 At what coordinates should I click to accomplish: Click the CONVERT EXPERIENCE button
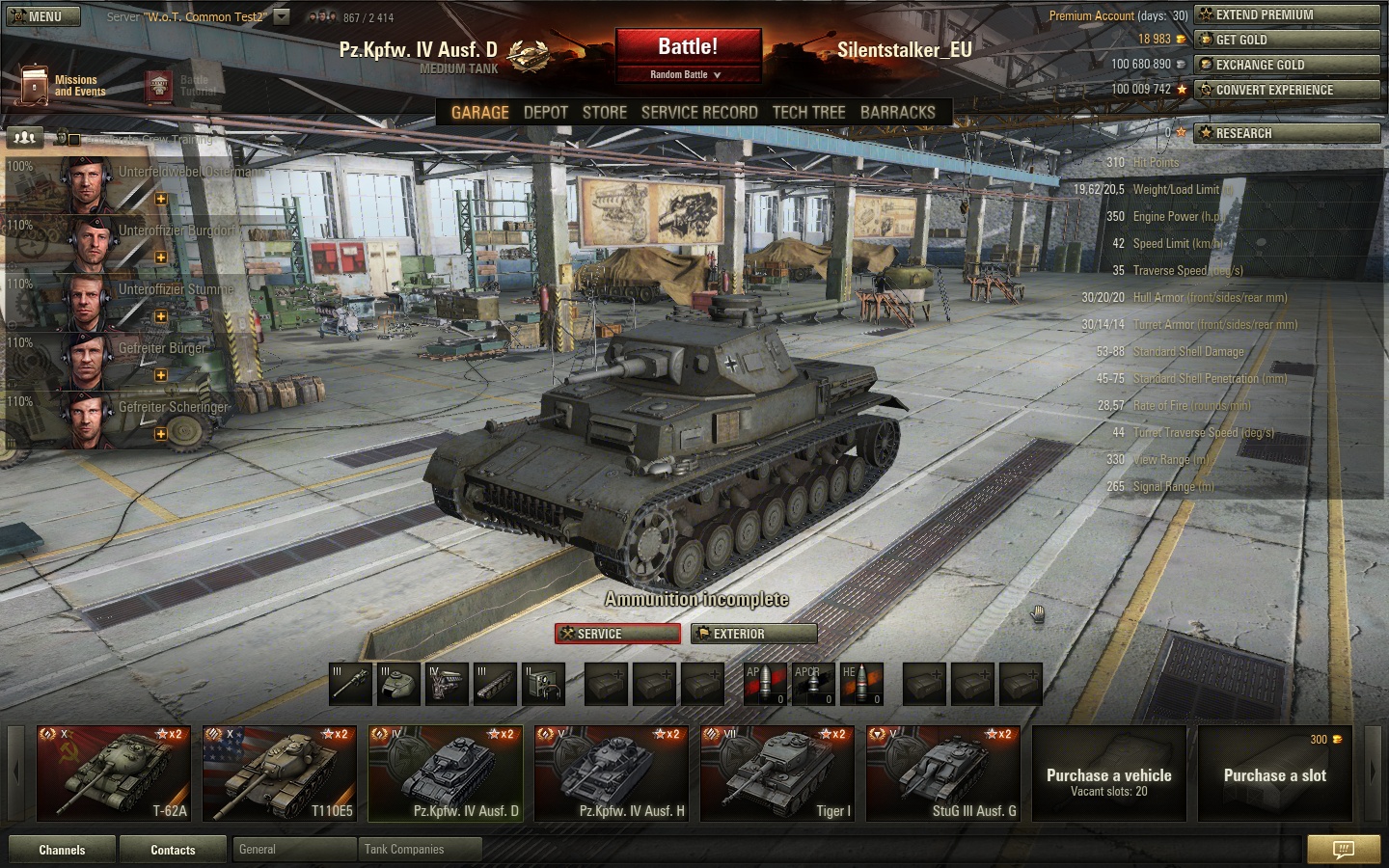point(1287,90)
